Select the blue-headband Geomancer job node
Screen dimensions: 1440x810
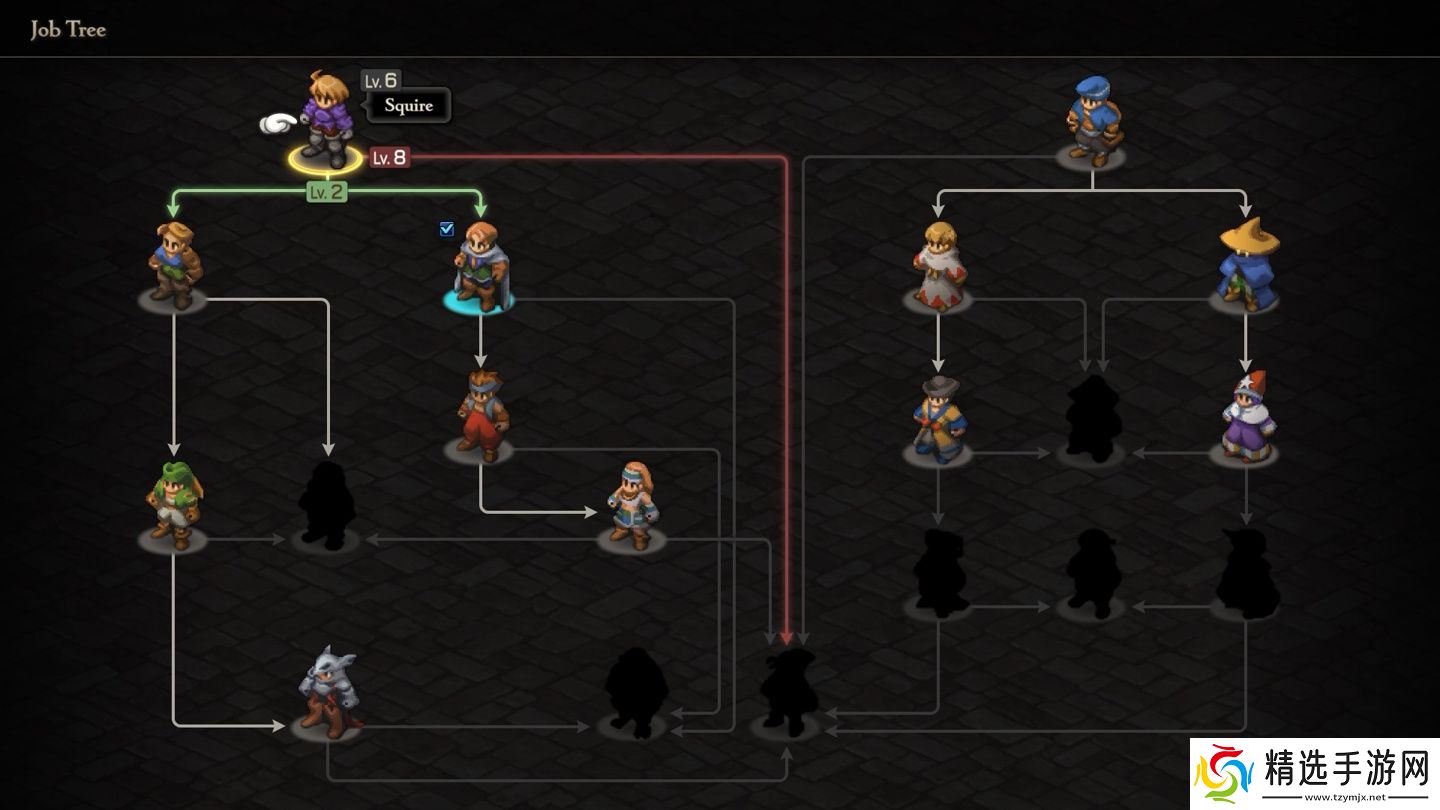click(x=633, y=505)
